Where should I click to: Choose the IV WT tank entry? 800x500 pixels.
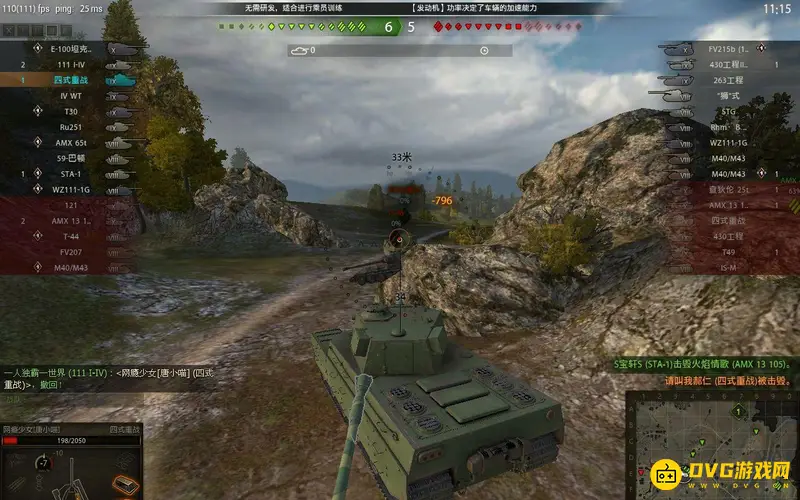(76, 96)
